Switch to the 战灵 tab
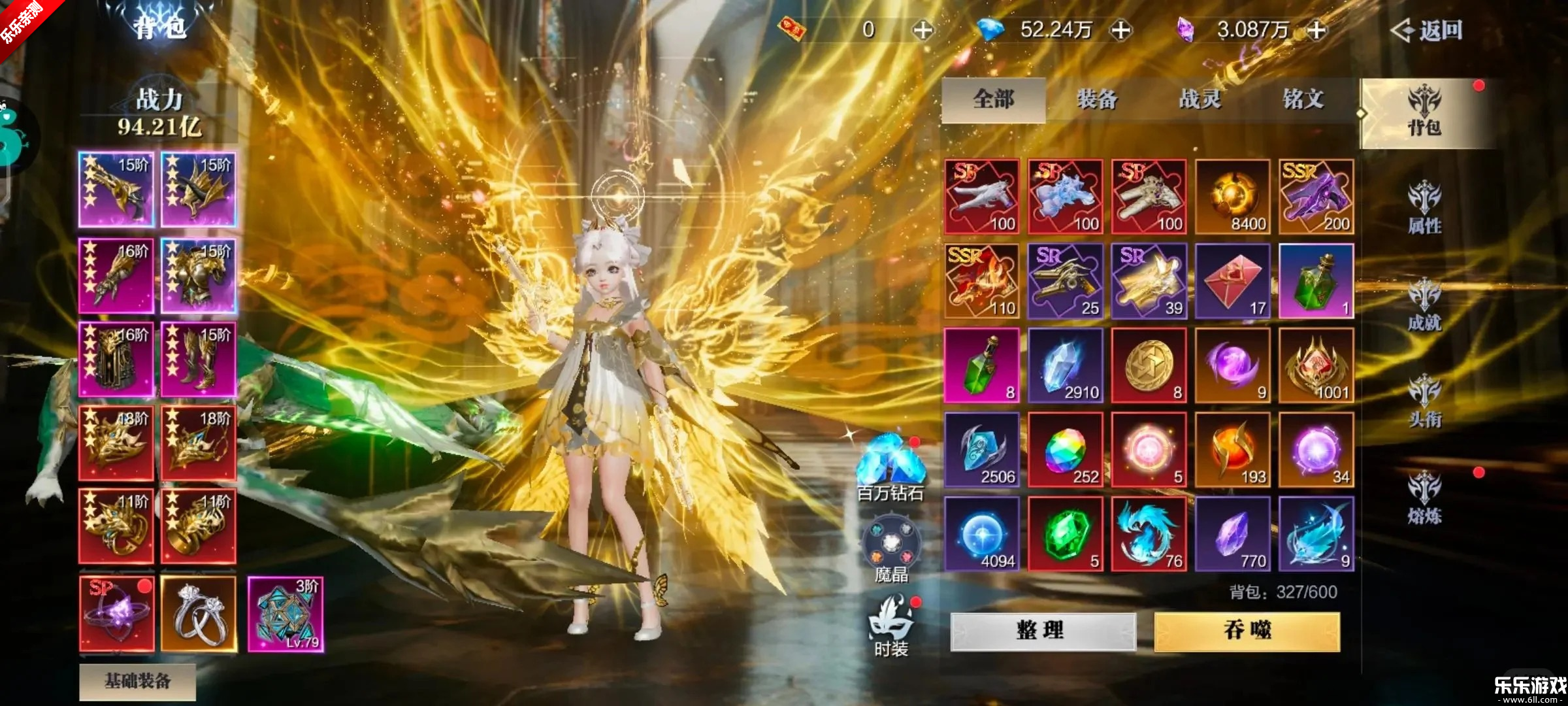The image size is (1568, 706). [1200, 99]
